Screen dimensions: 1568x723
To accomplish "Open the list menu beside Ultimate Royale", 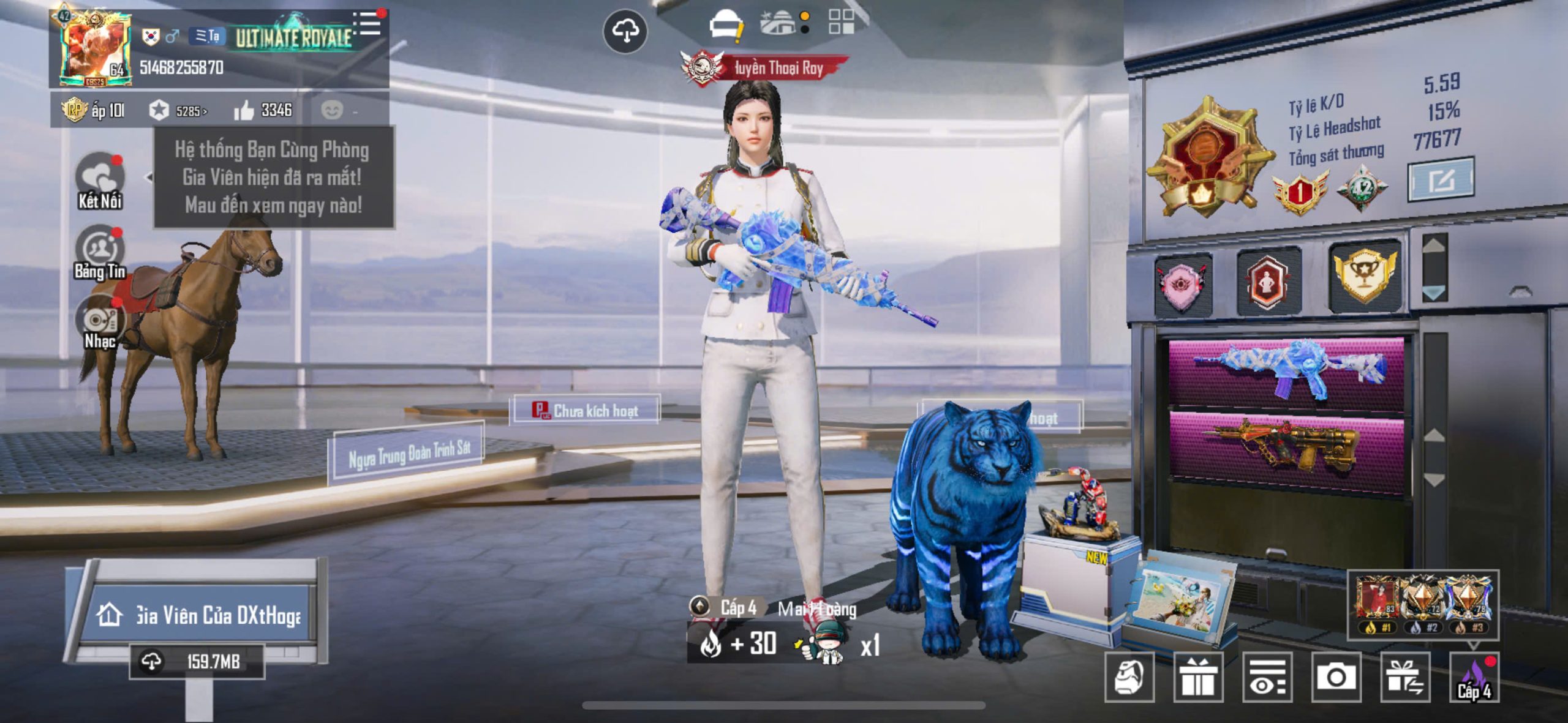I will coord(369,24).
